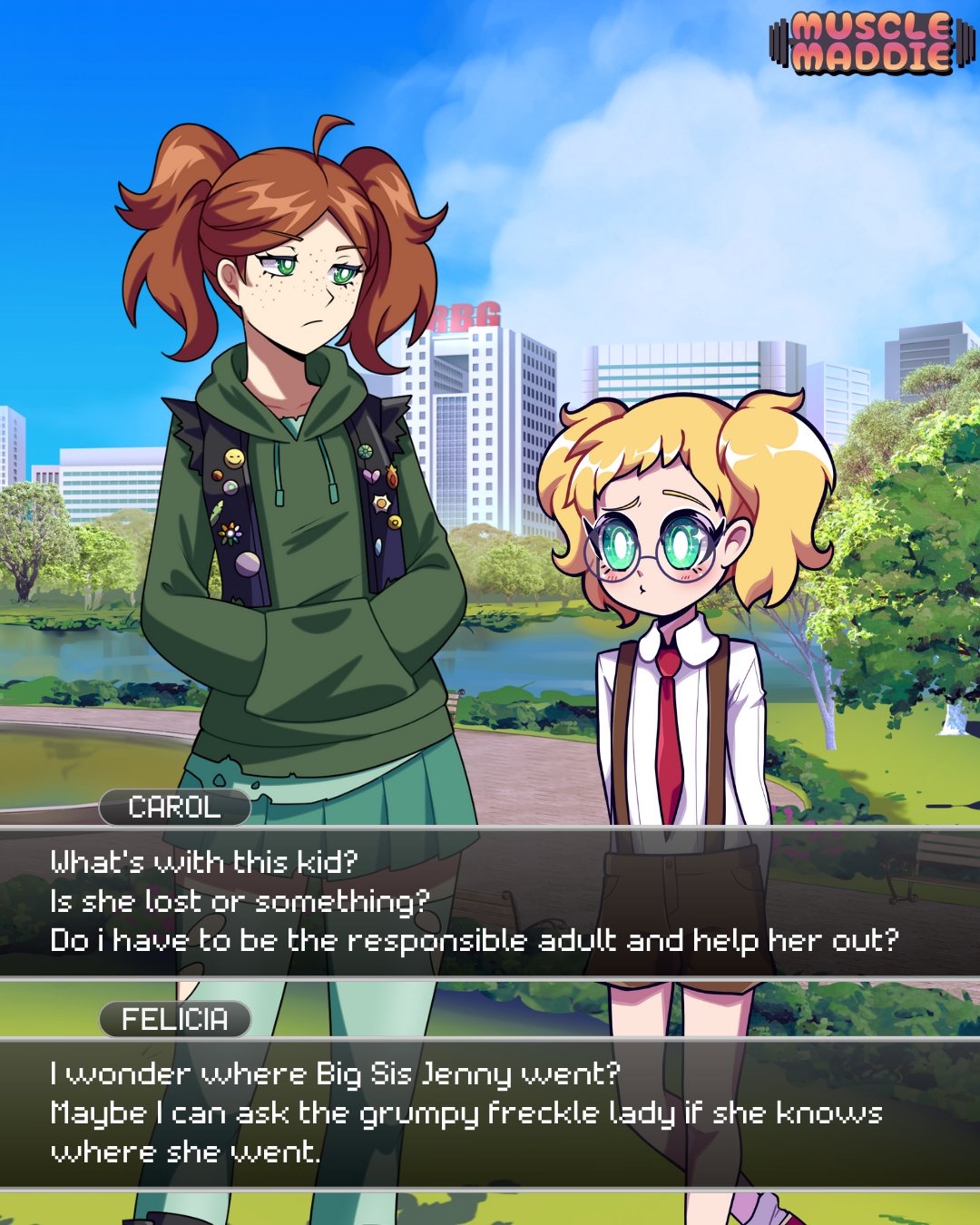Select the FELICIA speaker name tag
980x1225 pixels.
coord(175,1019)
